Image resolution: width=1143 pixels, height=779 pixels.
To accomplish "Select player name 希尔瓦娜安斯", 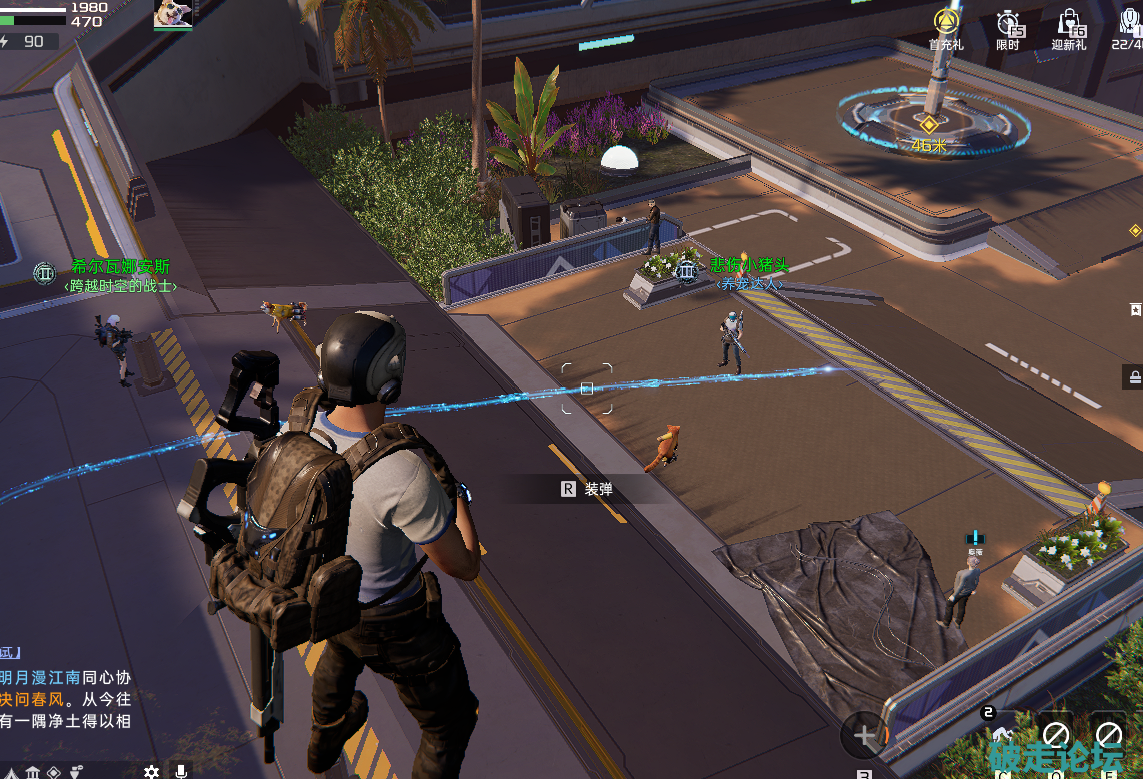I will tap(120, 267).
